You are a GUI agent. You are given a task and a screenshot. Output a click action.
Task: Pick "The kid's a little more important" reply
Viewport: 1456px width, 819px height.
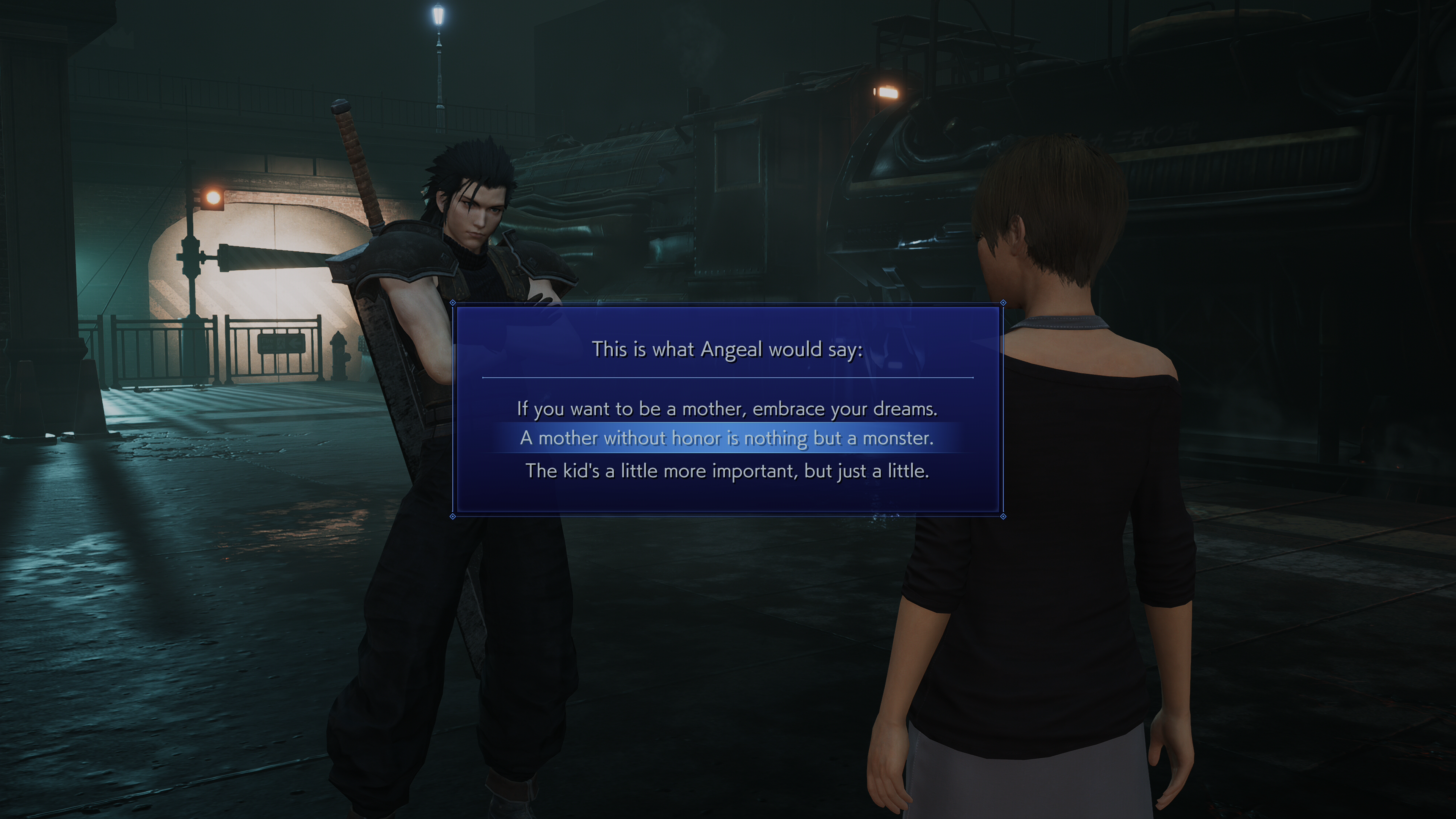[727, 471]
